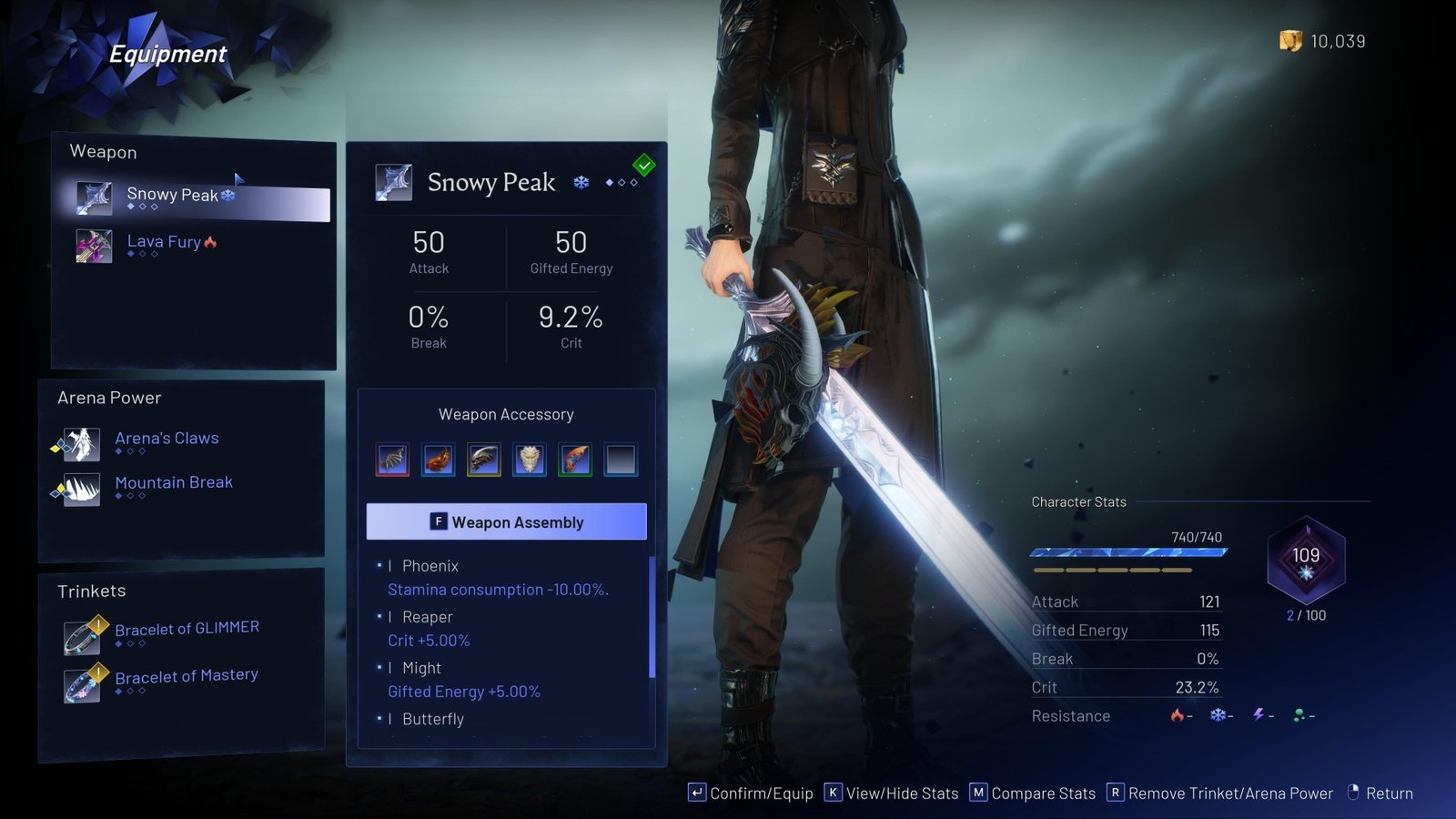Open Compare Stats
1456x819 pixels.
click(1033, 794)
